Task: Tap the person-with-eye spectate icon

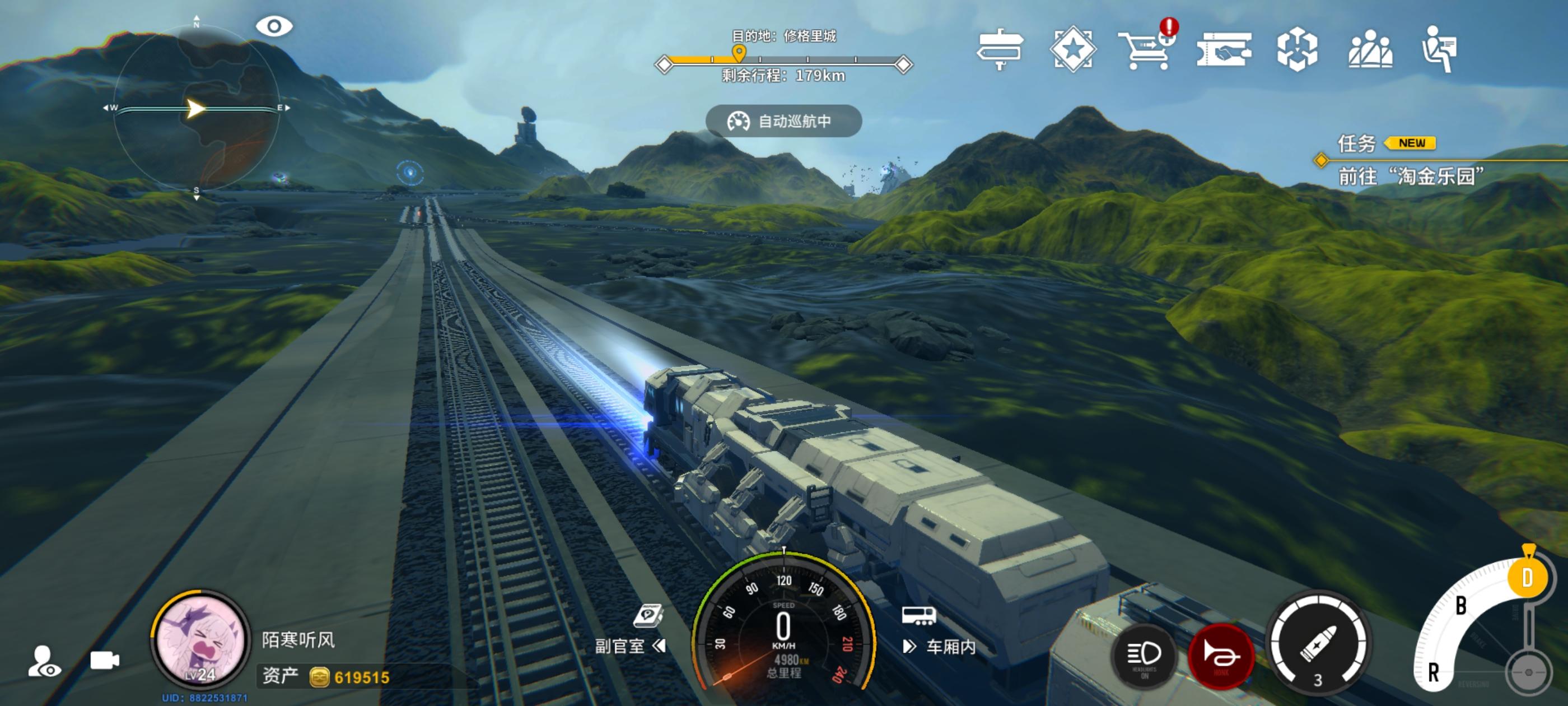Action: (44, 662)
